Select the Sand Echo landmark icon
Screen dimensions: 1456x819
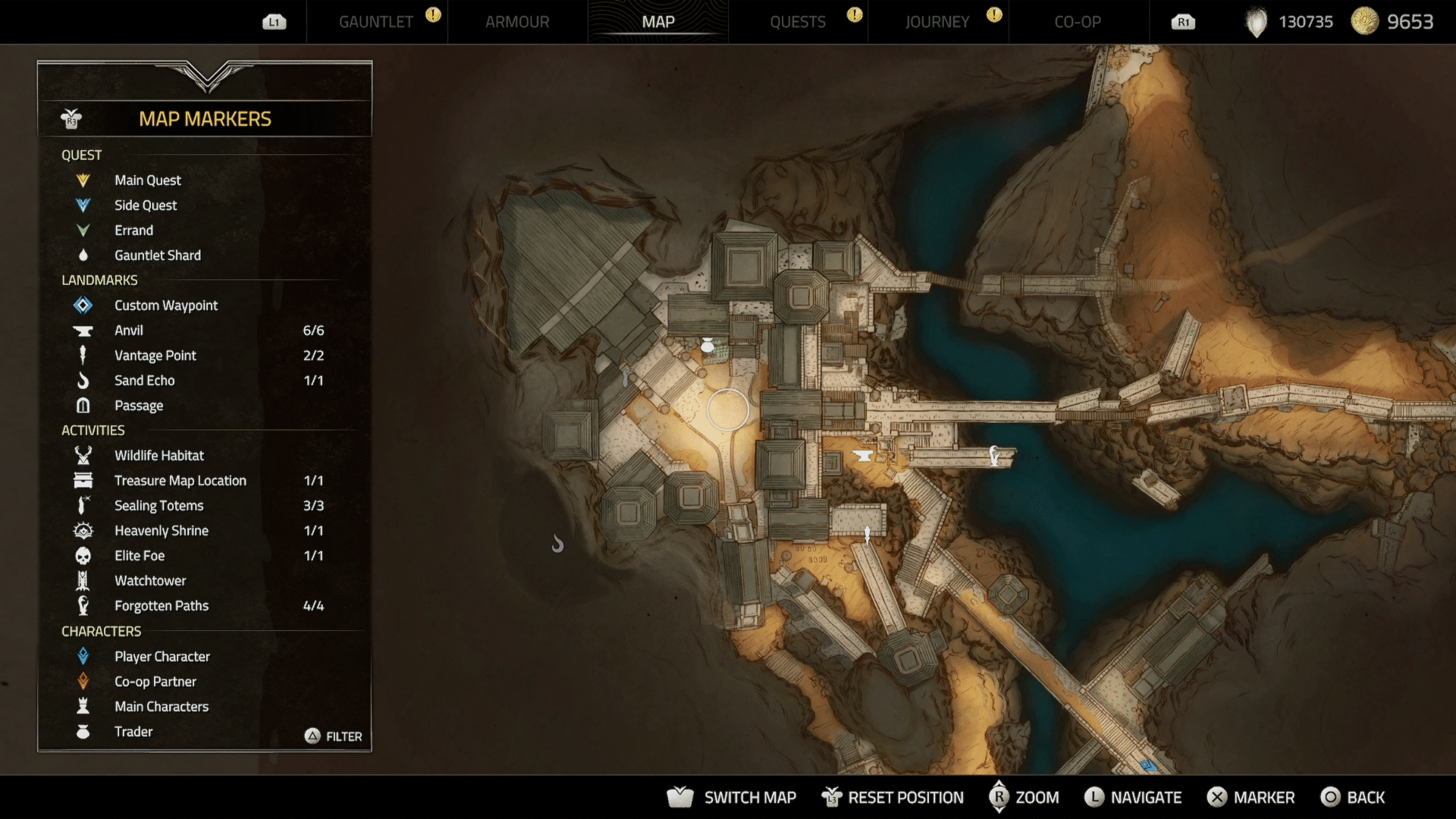pos(83,380)
